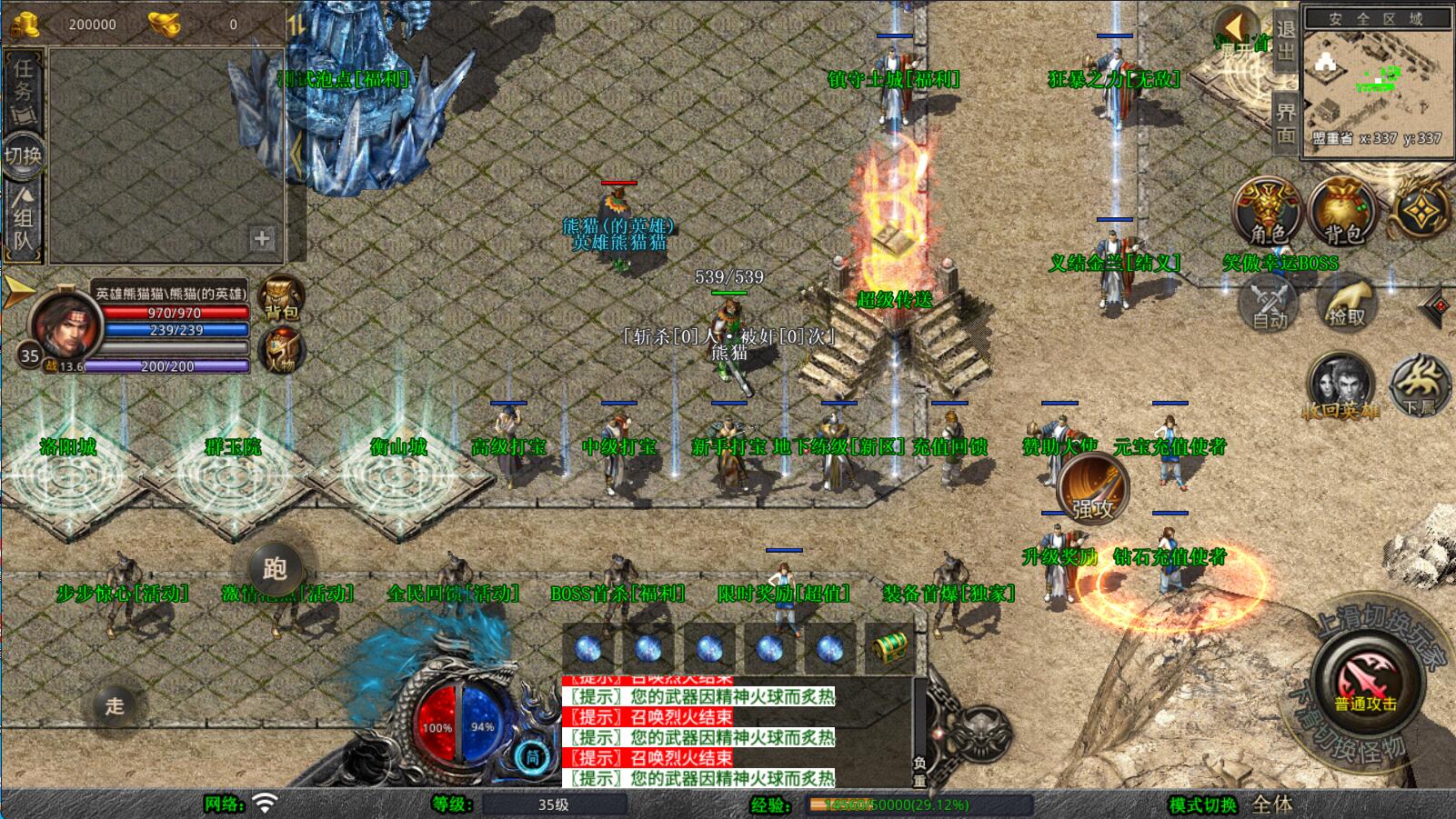
Task: Open the hero's 人物 helmet icon
Action: (281, 350)
